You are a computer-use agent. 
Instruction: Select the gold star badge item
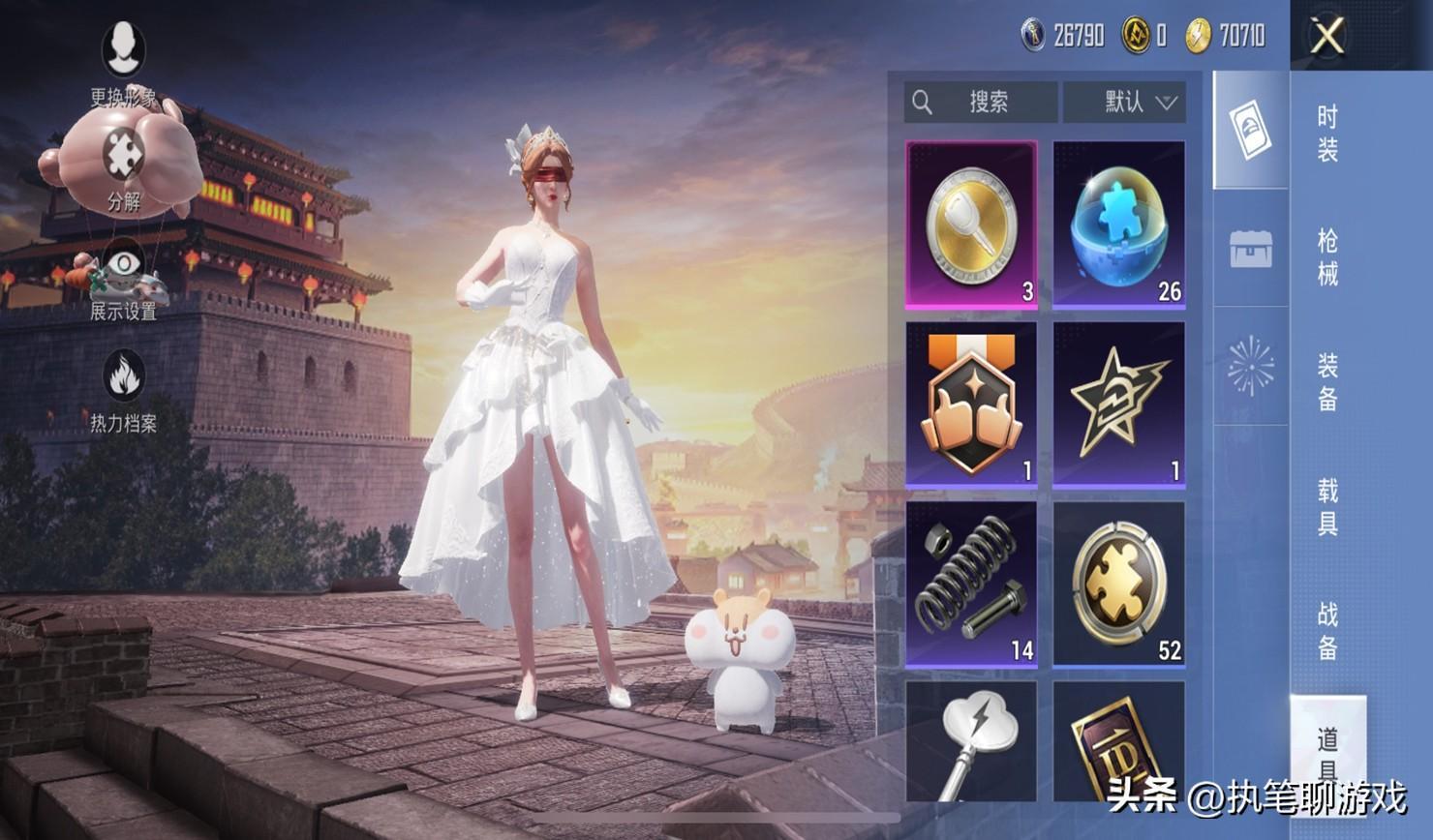click(1119, 405)
